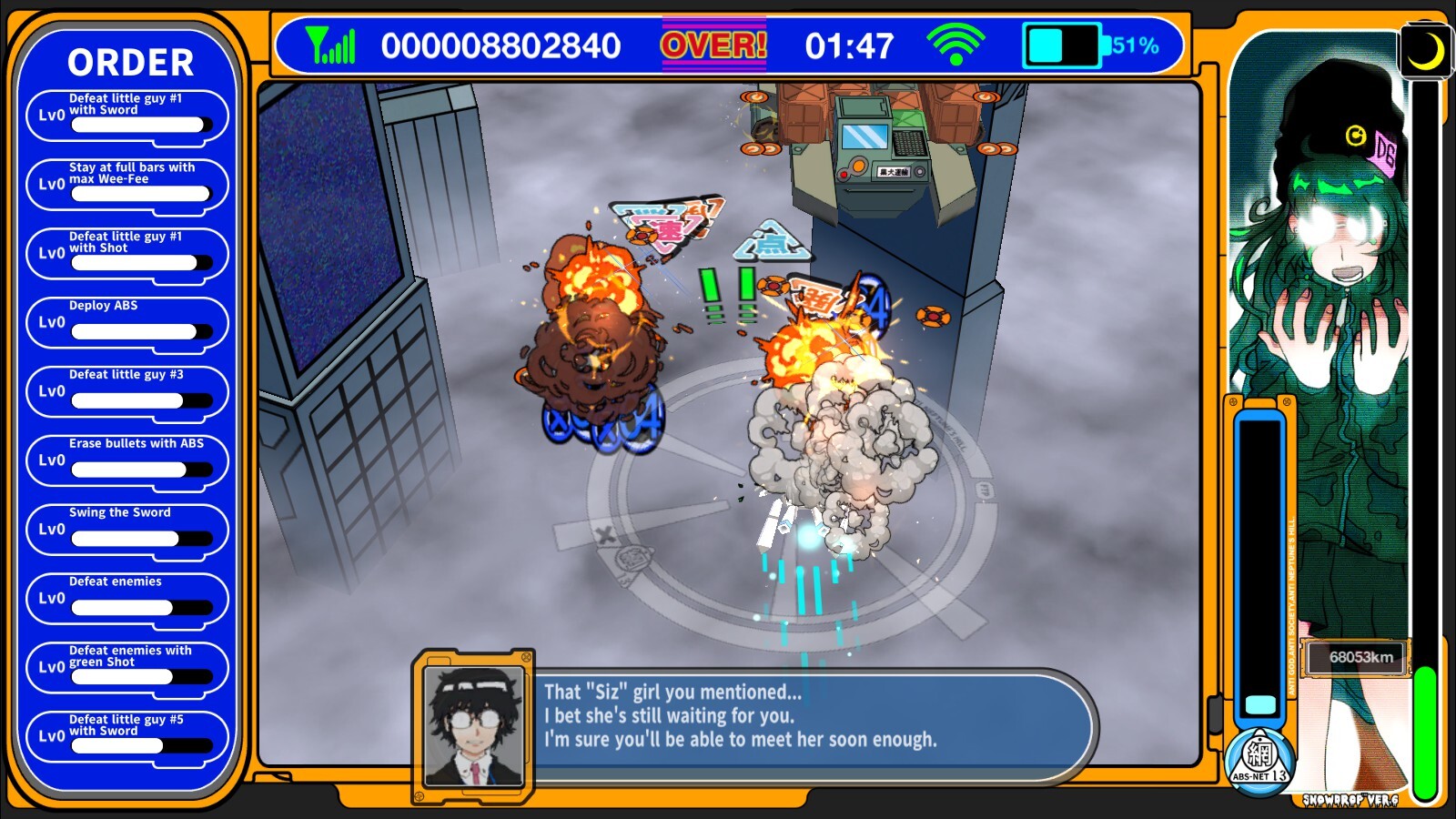Click the cellular signal bars icon
1456x819 pixels.
click(x=330, y=45)
